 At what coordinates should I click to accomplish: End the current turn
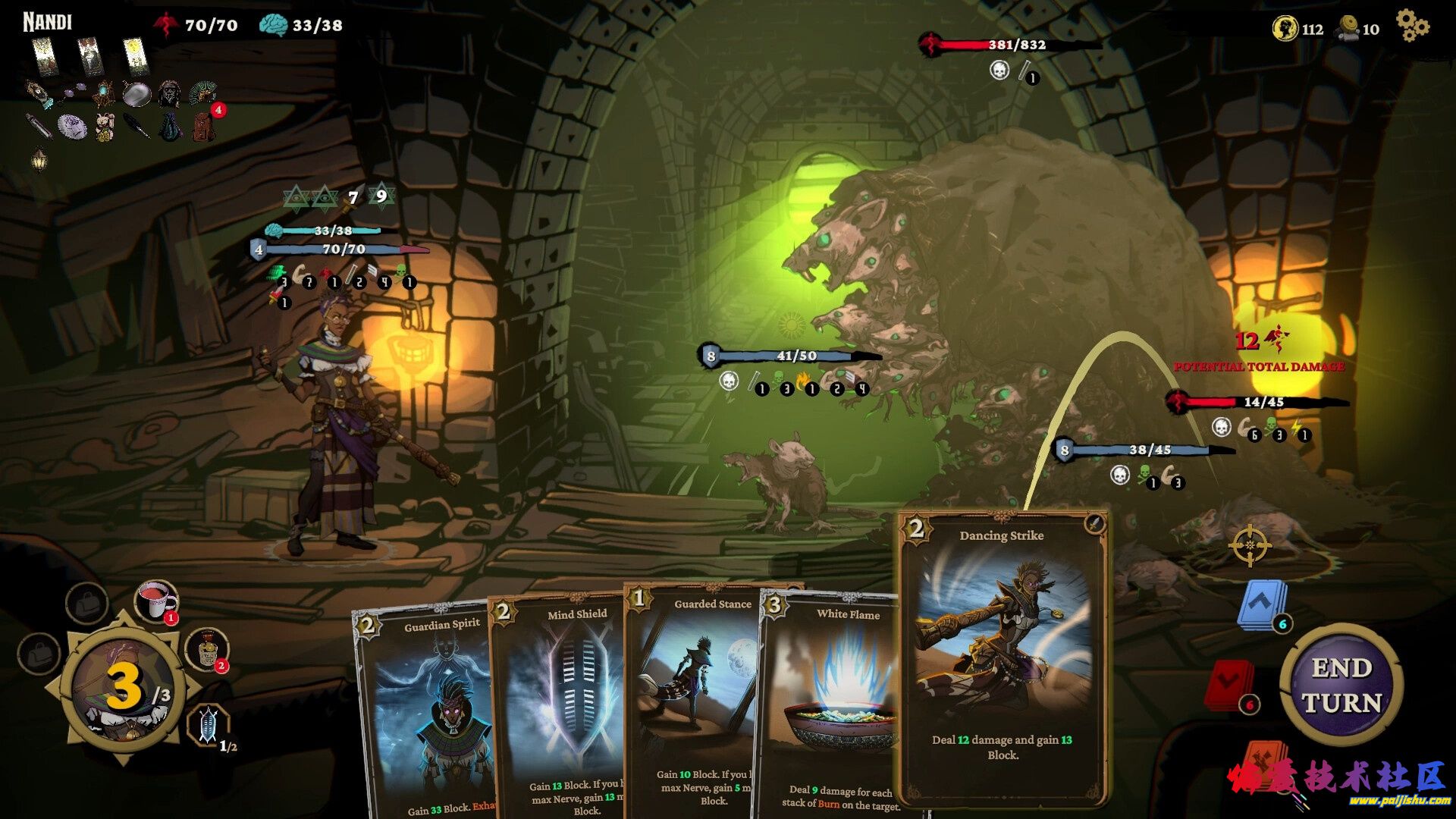click(x=1341, y=686)
